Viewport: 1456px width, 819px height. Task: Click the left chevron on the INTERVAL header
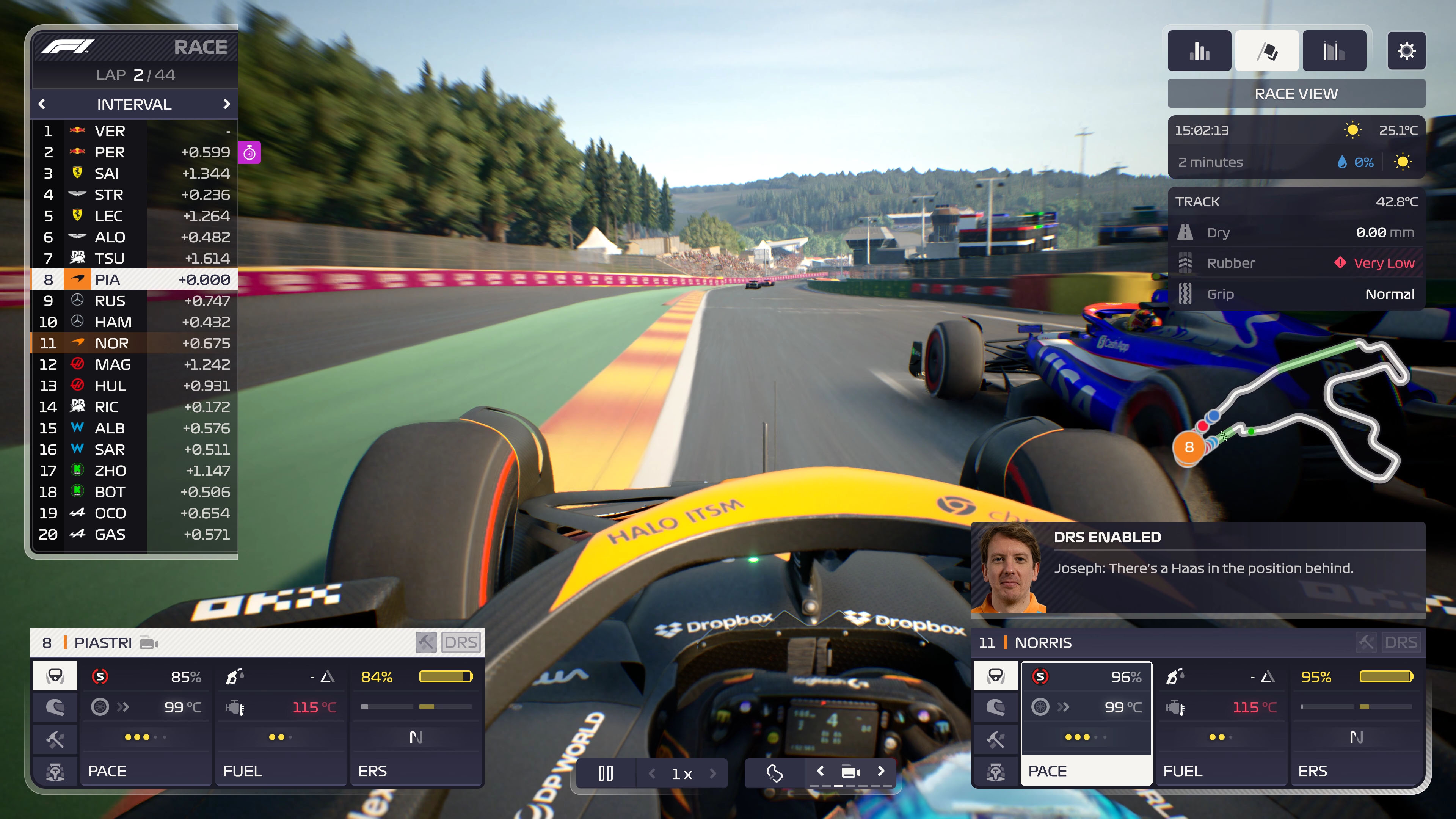42,104
